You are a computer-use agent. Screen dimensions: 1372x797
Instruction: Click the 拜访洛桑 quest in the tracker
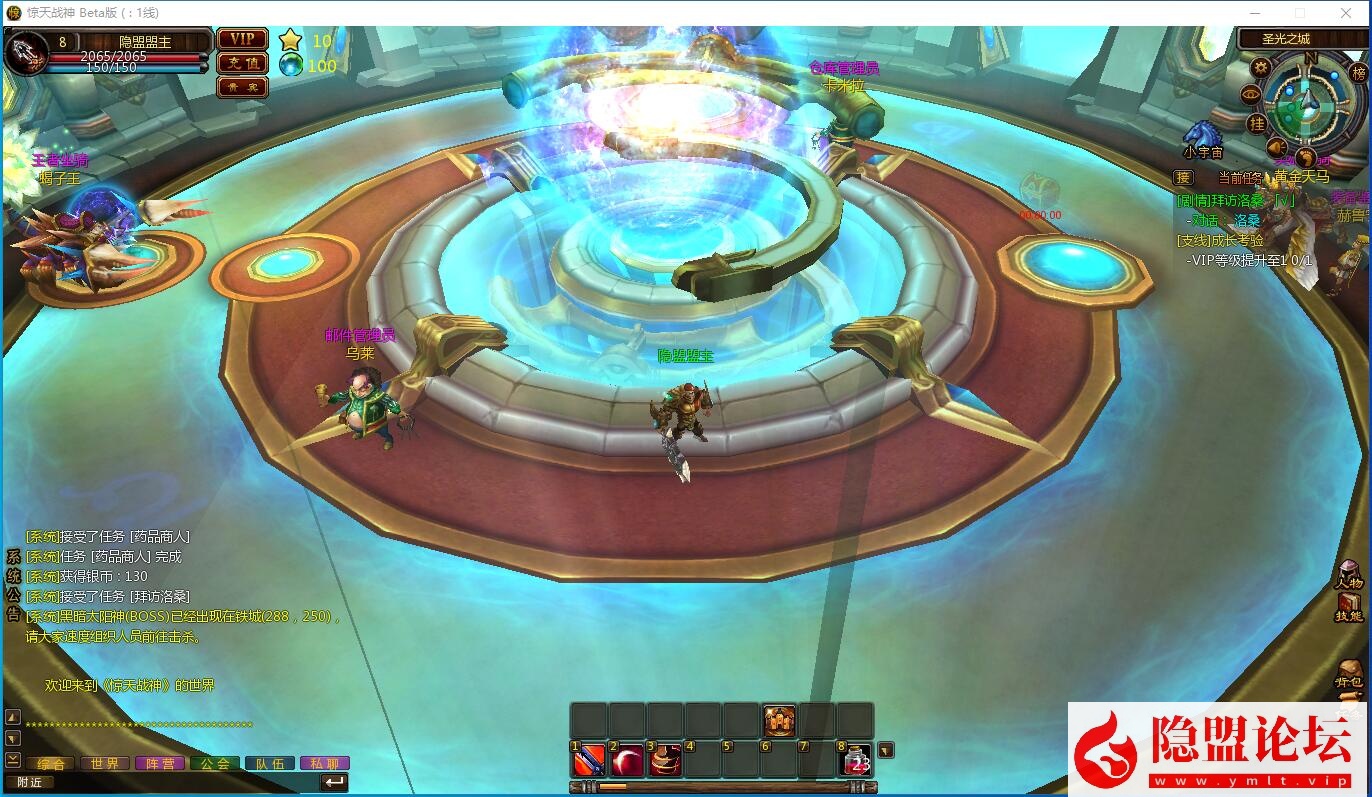click(x=1236, y=200)
